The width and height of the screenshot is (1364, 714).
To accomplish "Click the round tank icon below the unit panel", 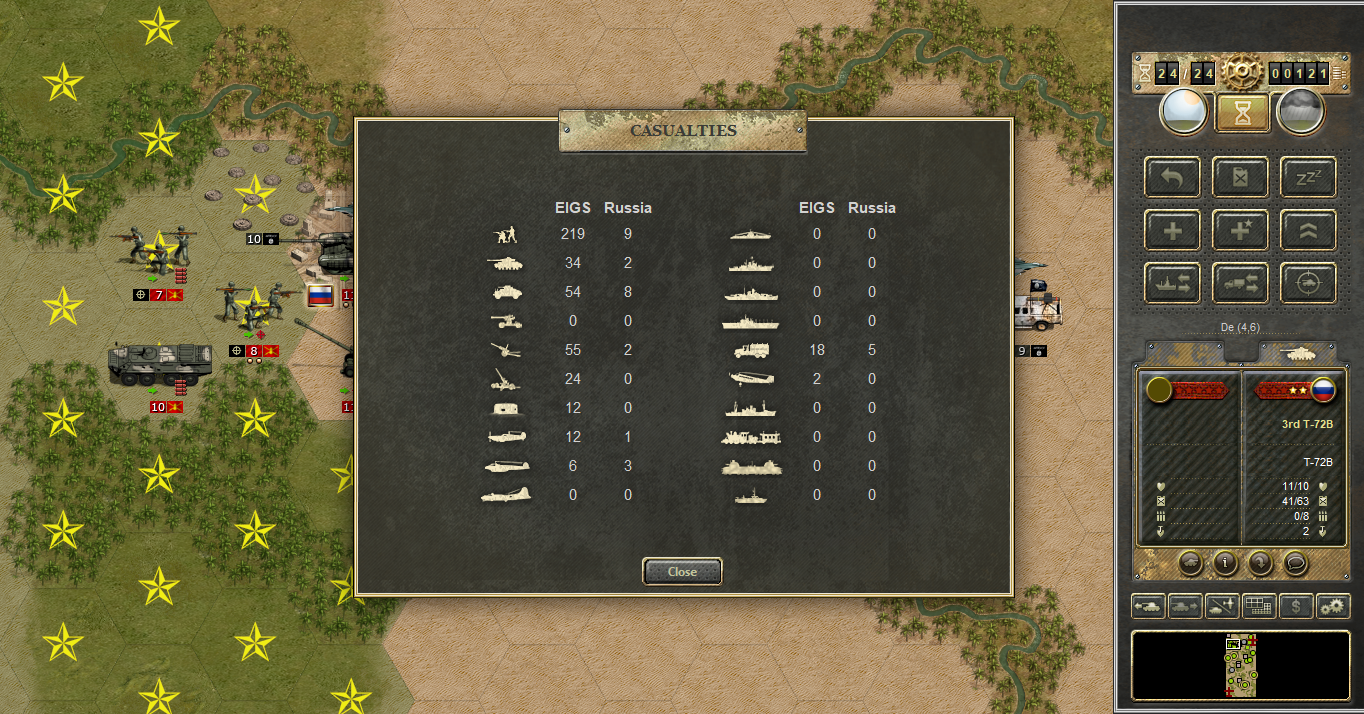I will [x=1190, y=562].
